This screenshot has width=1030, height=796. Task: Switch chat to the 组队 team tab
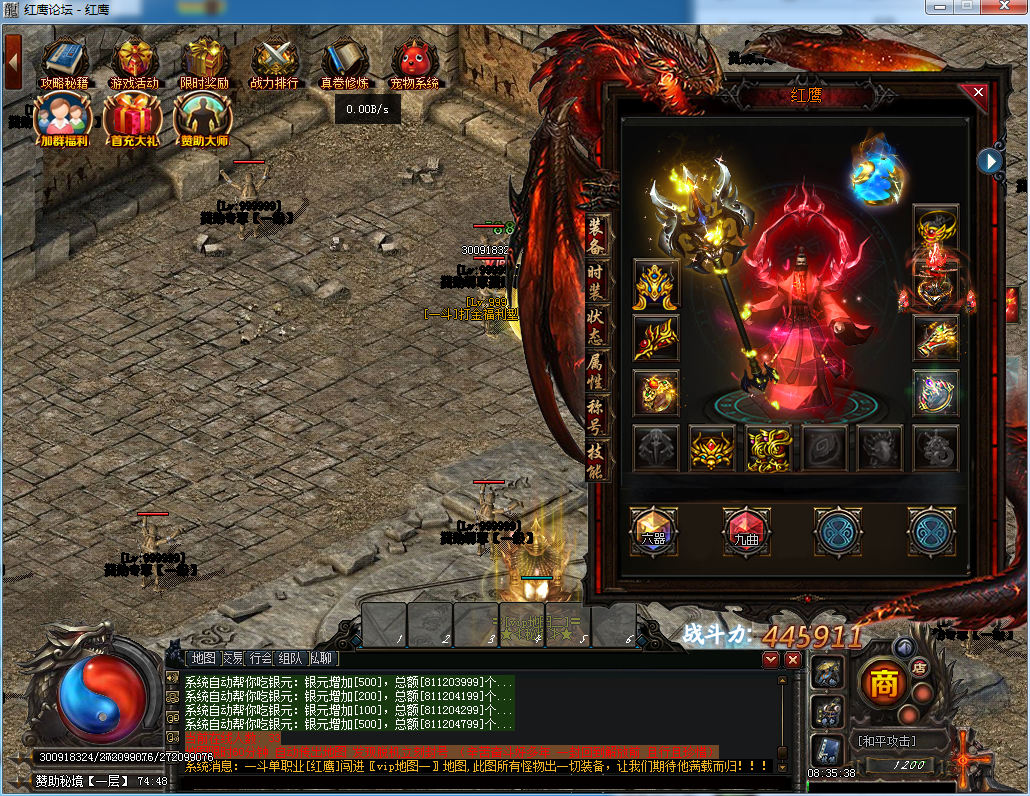pyautogui.click(x=290, y=658)
